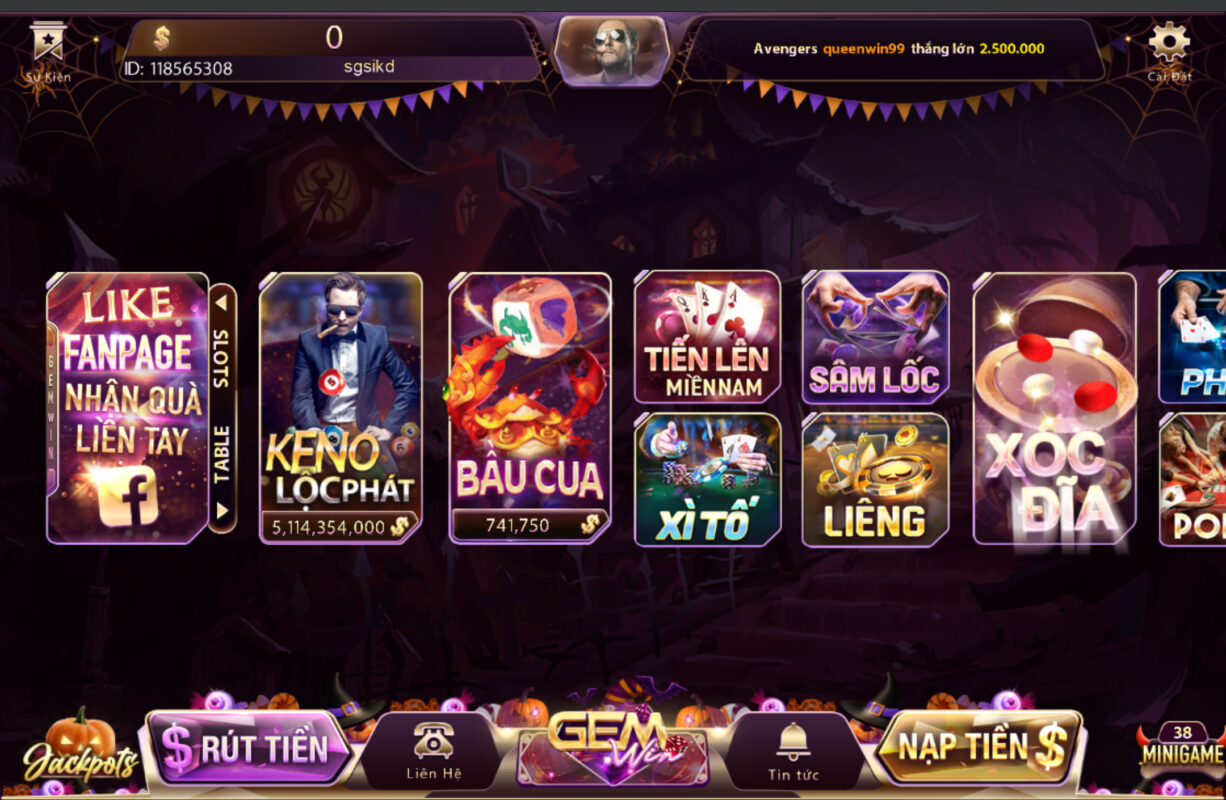Show the Tin tức news notifications

point(793,751)
